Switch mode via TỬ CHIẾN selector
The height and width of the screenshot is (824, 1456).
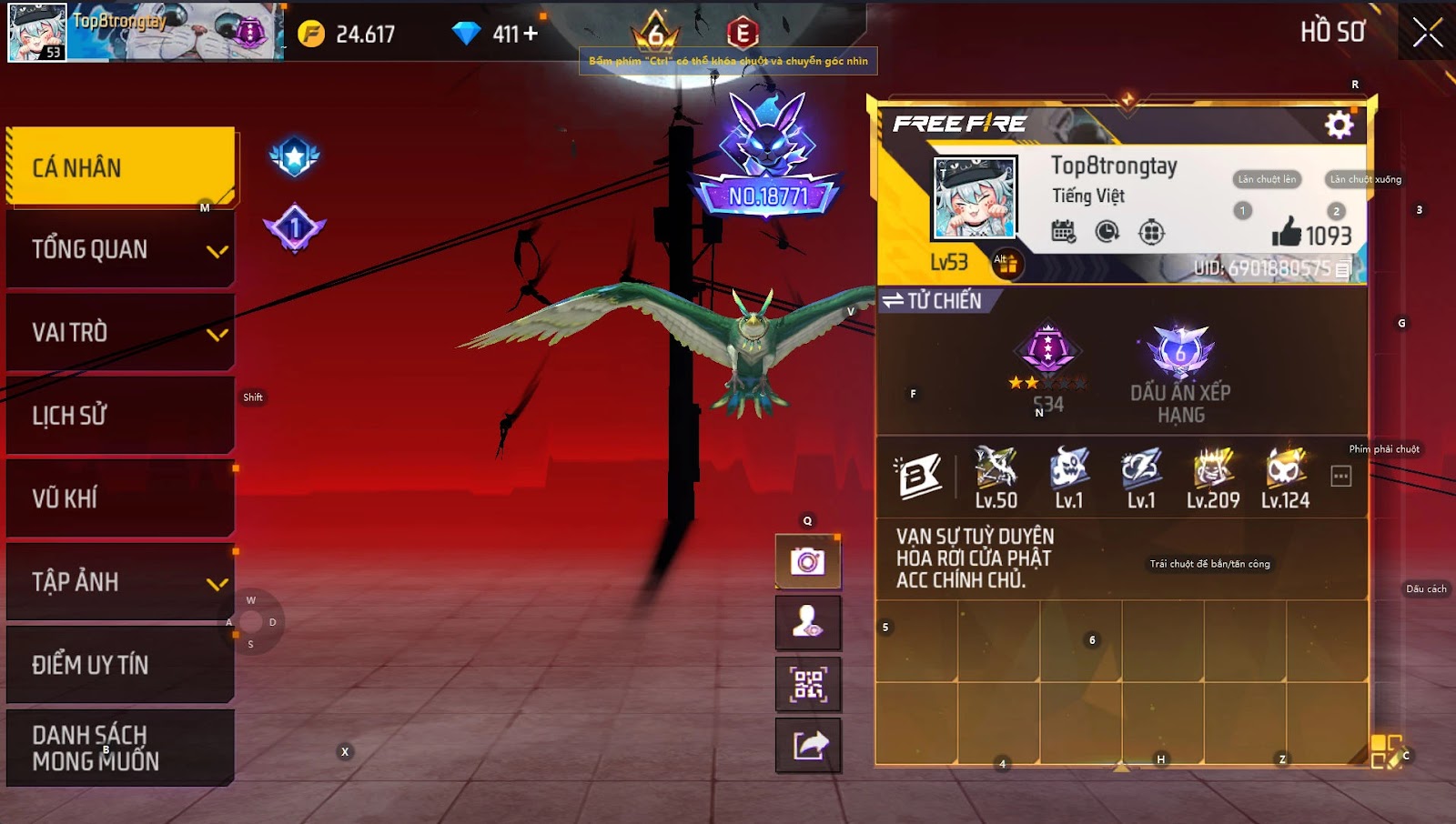[932, 301]
